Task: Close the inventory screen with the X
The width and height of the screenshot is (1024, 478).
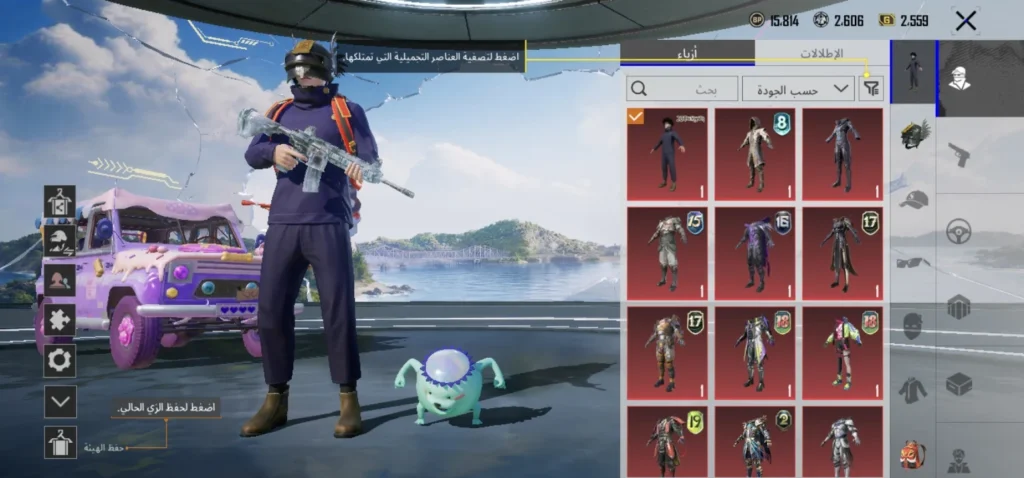Action: pyautogui.click(x=965, y=20)
